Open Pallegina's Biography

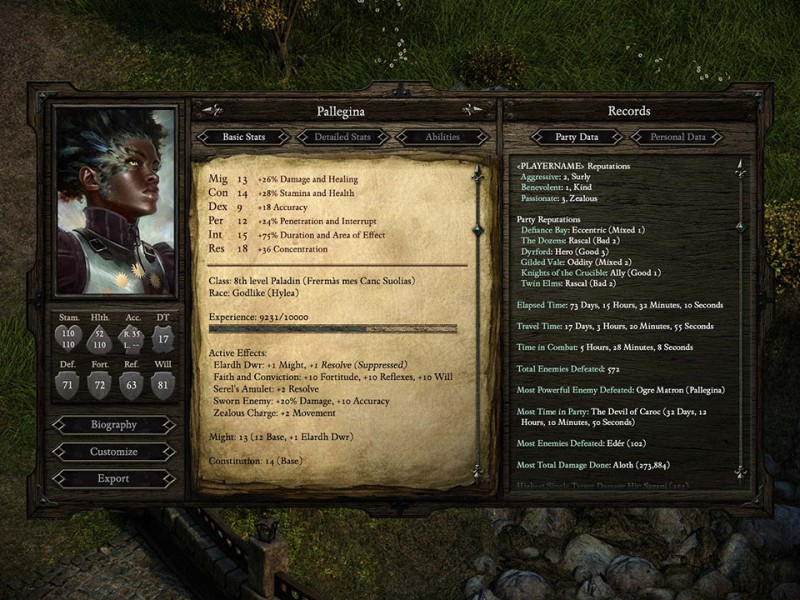tap(113, 425)
